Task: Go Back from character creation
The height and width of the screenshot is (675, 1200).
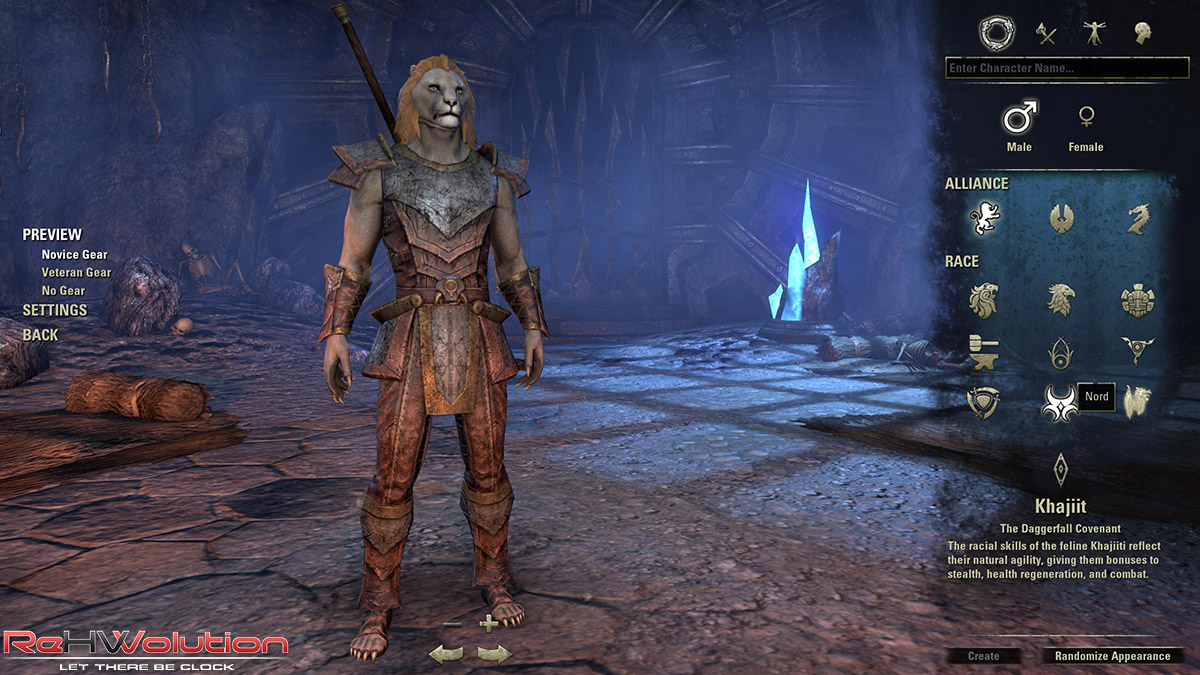Action: pos(40,335)
